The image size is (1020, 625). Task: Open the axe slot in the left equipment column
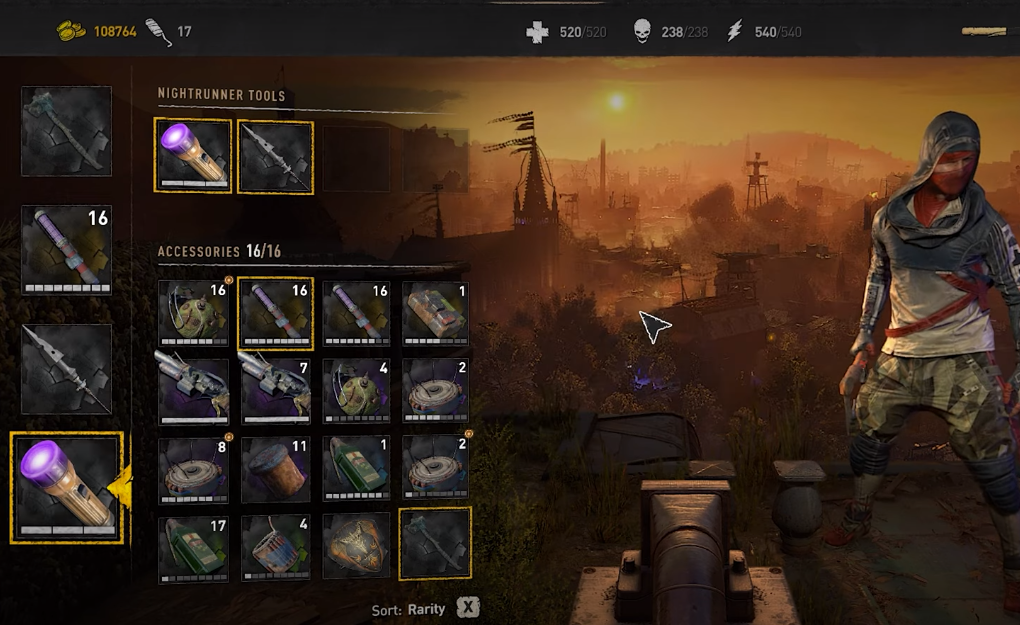(66, 131)
